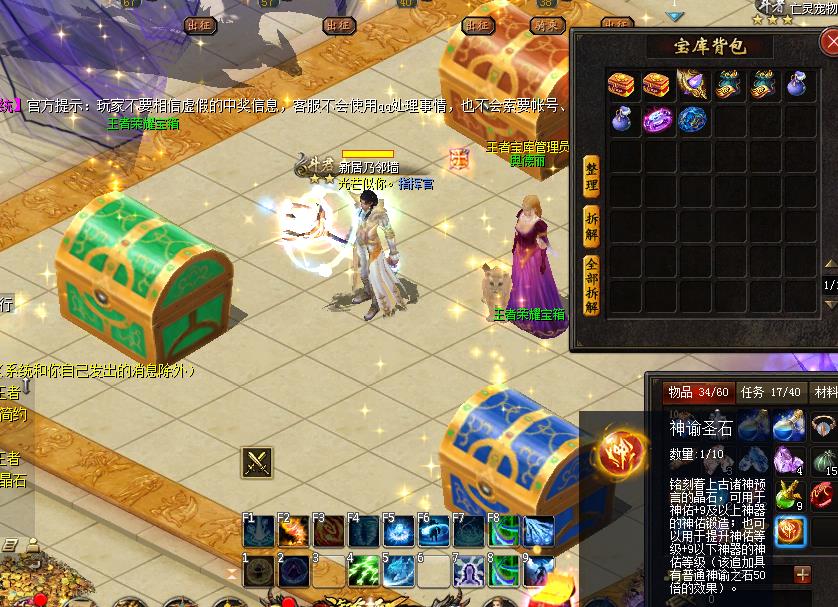Click the 全部拆解 dismantle-all button
The image size is (838, 607).
[x=590, y=287]
